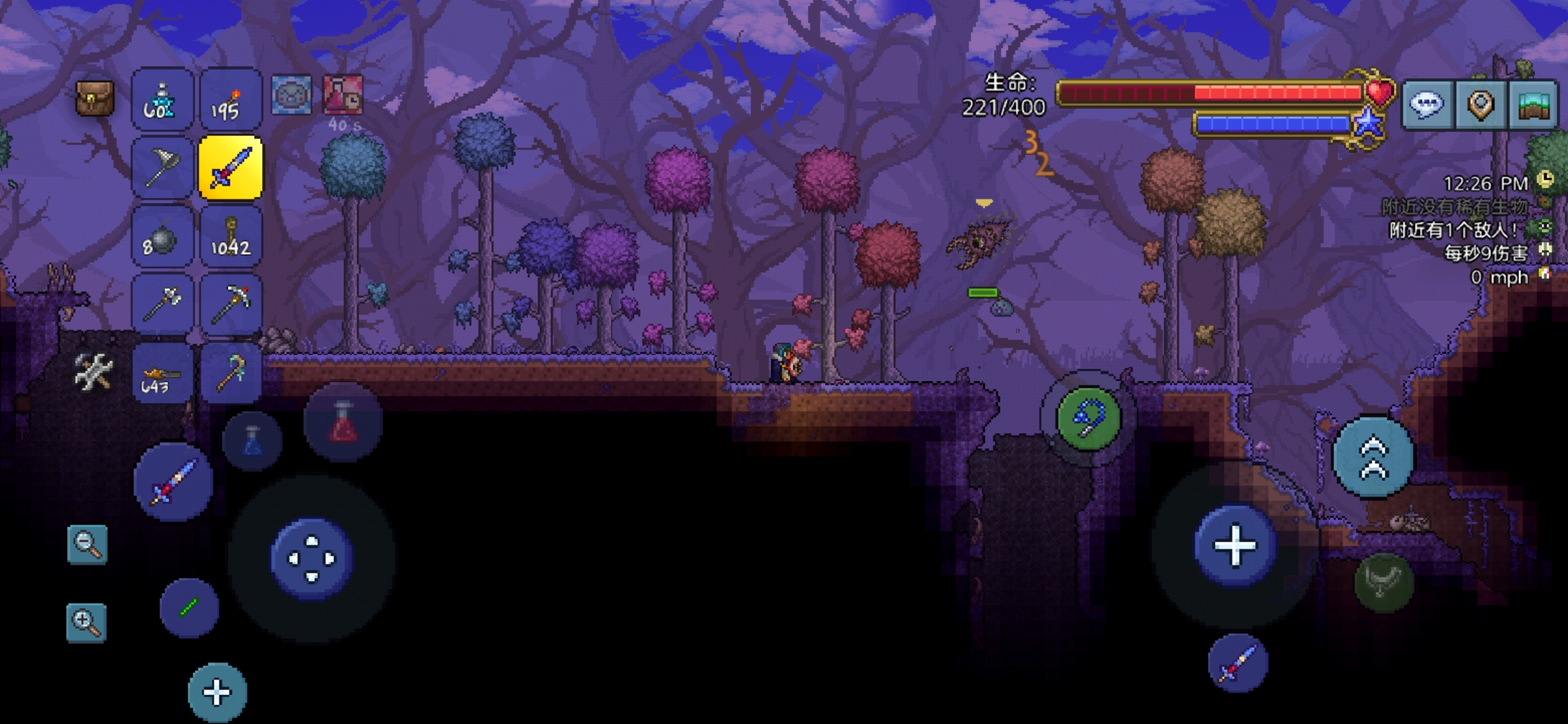Viewport: 1568px width, 724px height.
Task: Choose the bug net hotbar slot
Action: click(x=161, y=168)
